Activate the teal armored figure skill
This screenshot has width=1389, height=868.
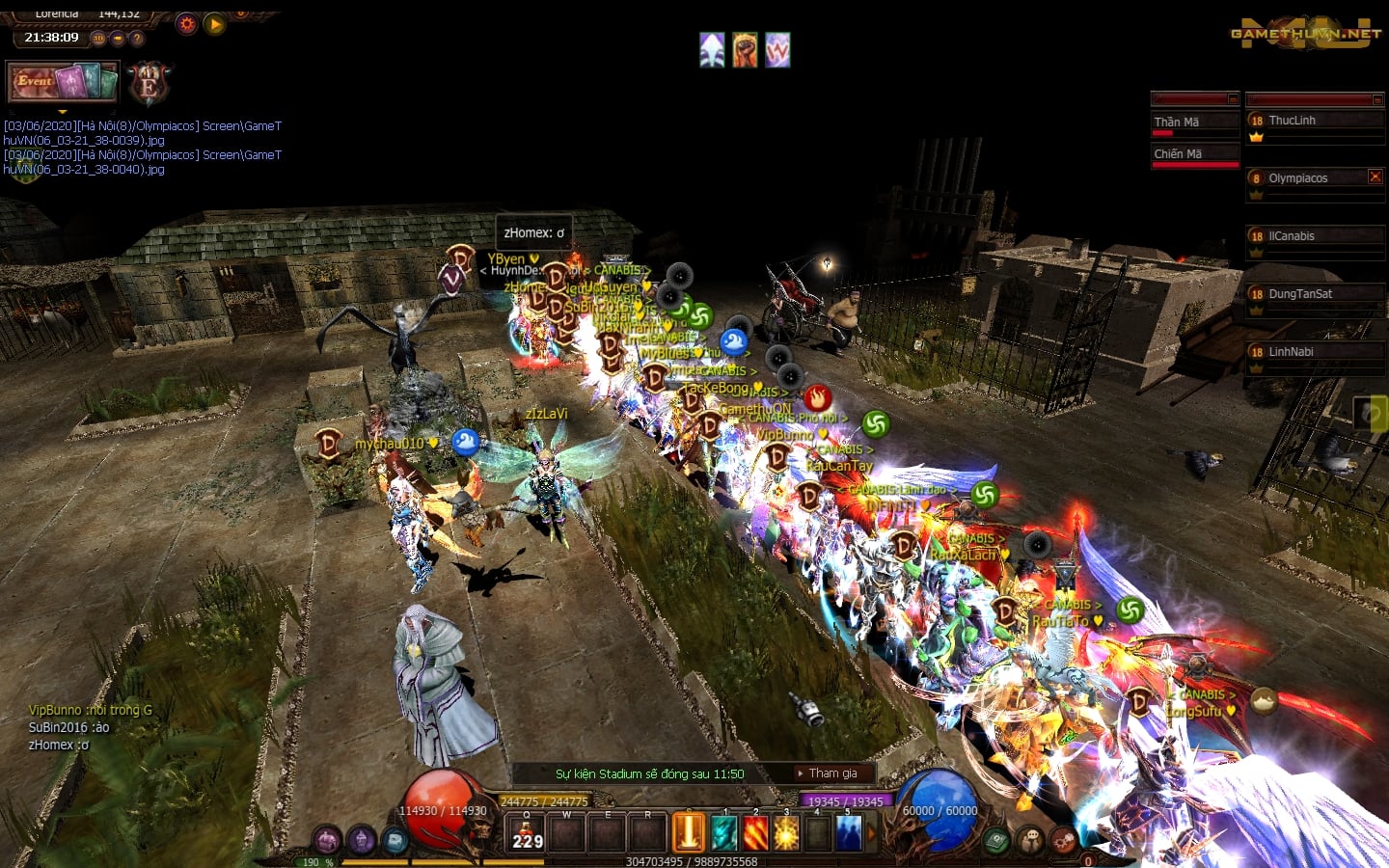[723, 833]
